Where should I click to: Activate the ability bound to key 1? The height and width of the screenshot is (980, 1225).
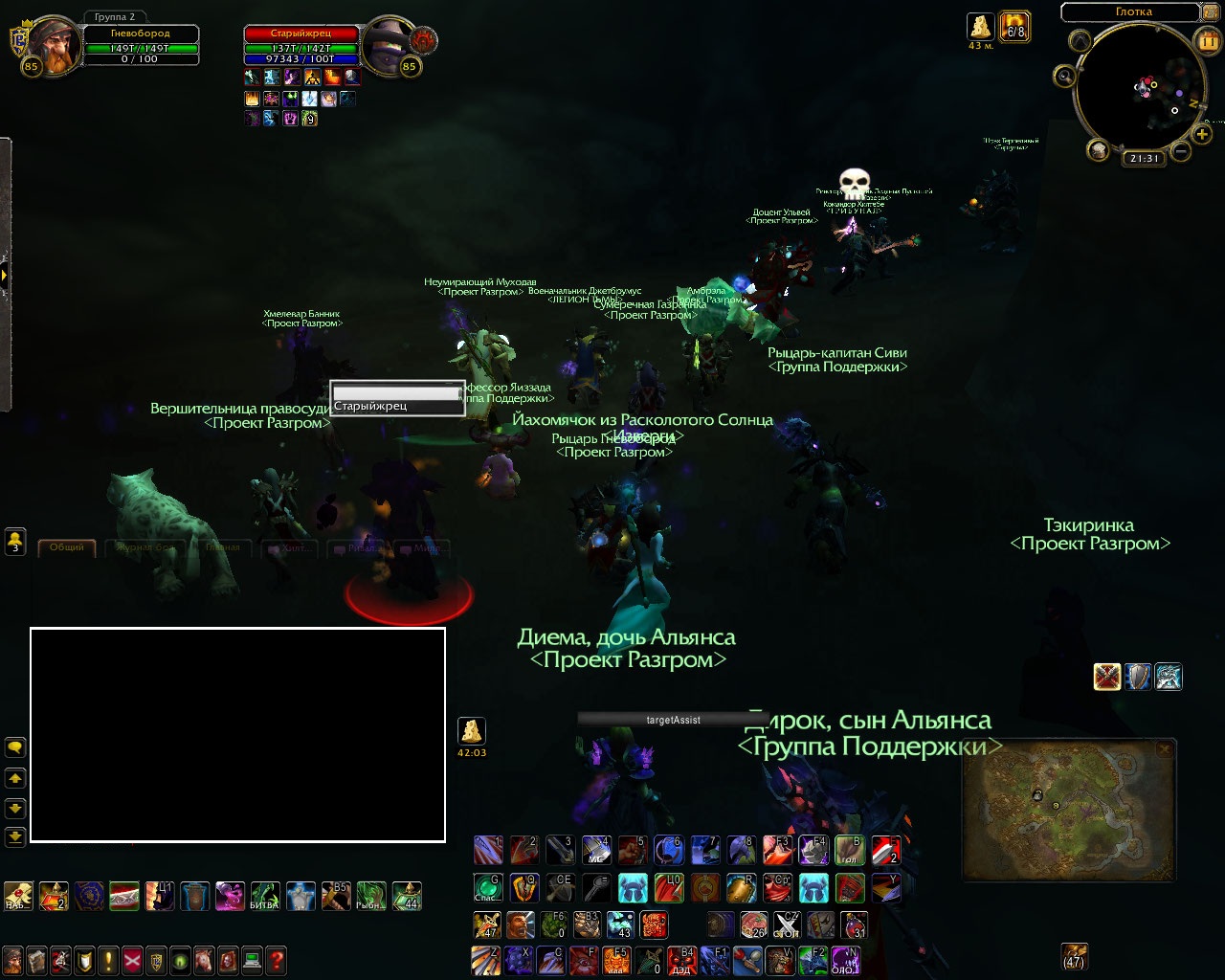(x=488, y=850)
